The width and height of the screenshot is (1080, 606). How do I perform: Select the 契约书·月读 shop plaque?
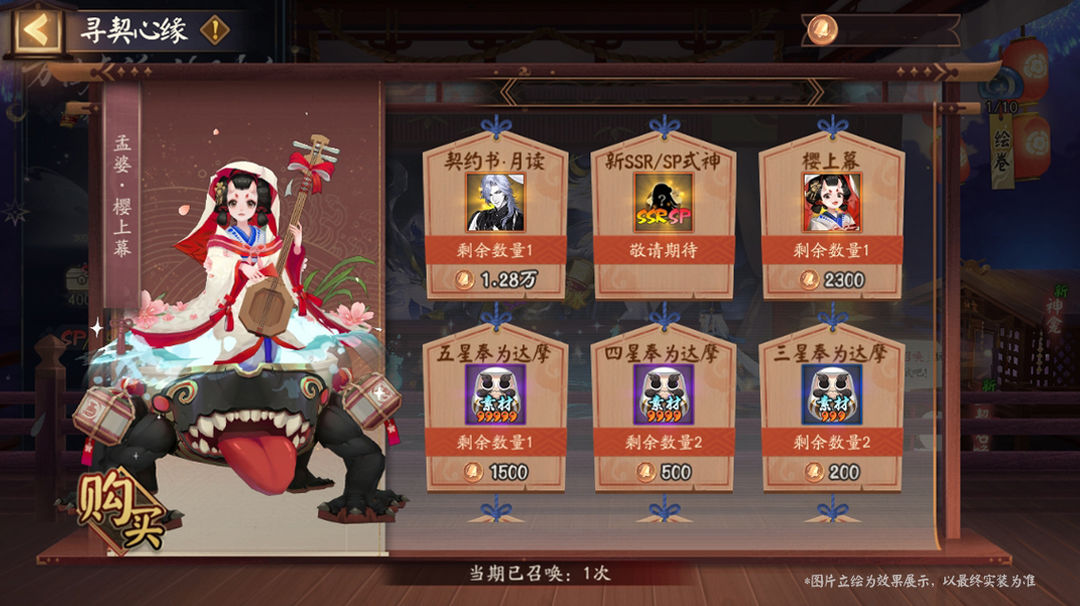click(496, 216)
